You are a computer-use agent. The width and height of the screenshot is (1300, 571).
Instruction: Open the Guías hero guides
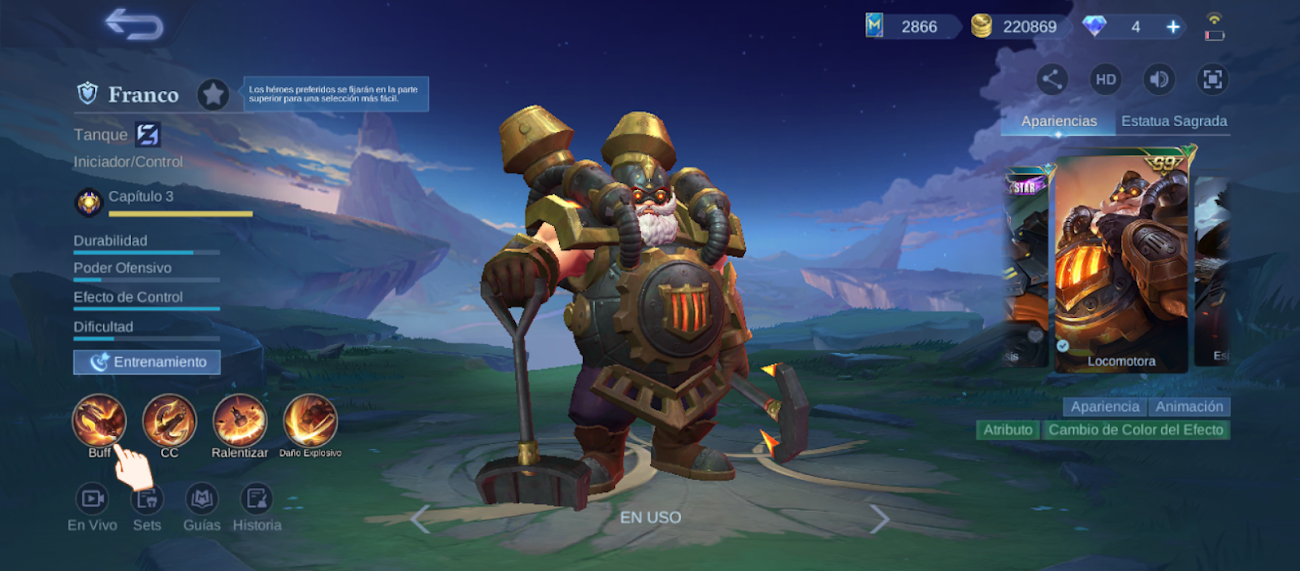point(201,498)
